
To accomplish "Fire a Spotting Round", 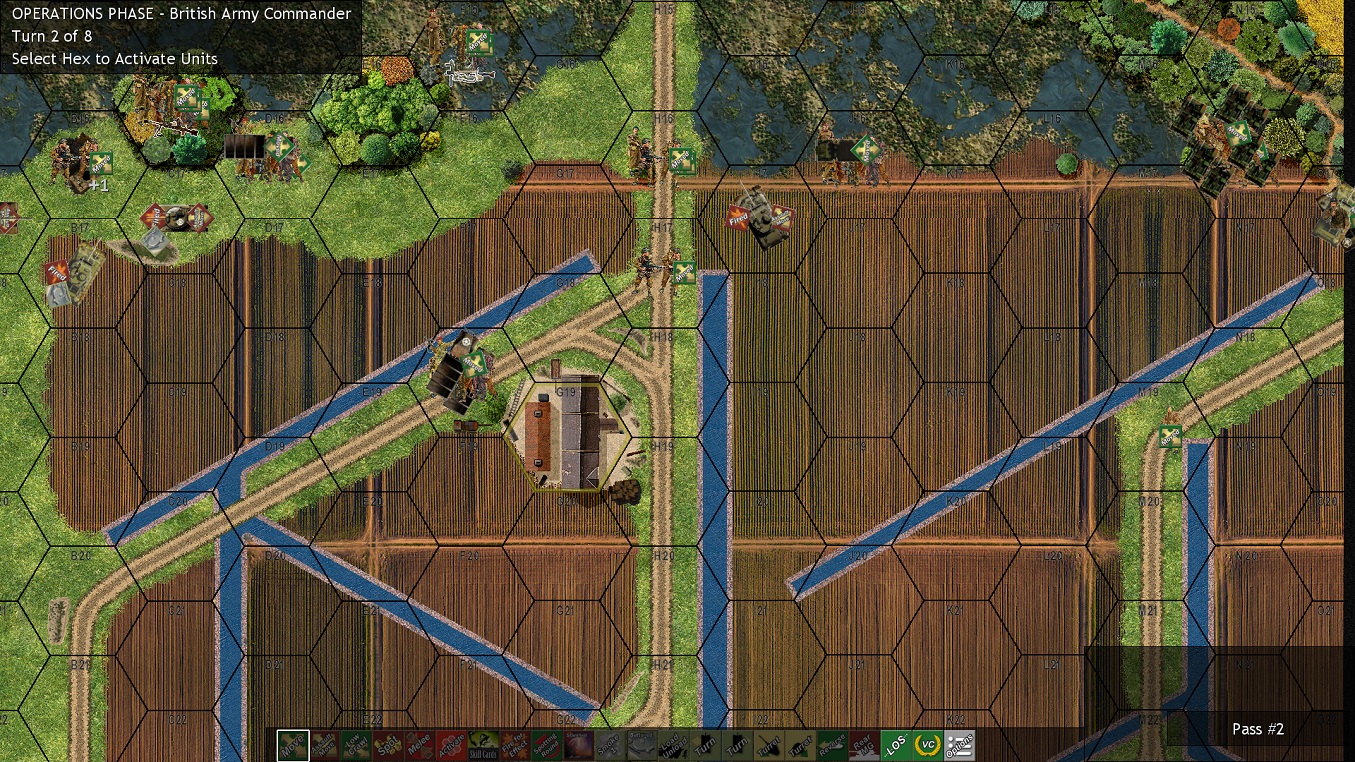I will [549, 745].
